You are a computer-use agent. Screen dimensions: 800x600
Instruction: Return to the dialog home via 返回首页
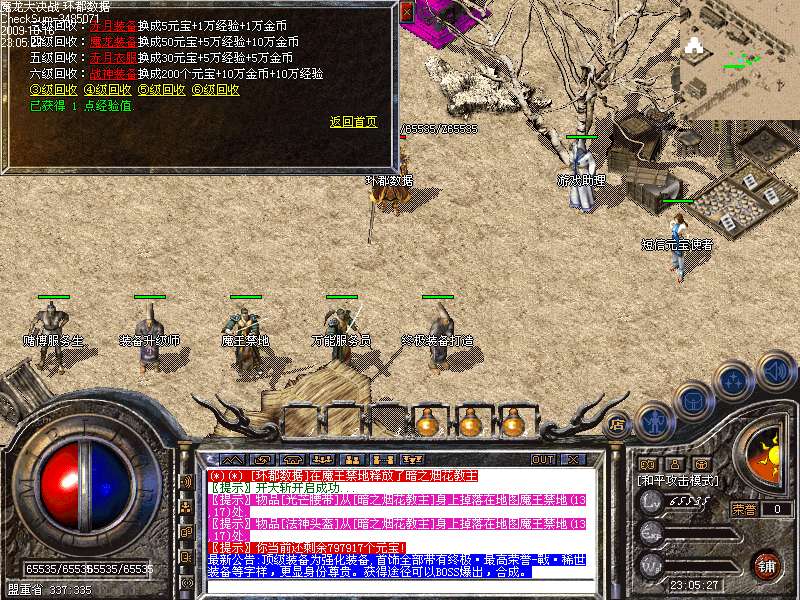[353, 122]
